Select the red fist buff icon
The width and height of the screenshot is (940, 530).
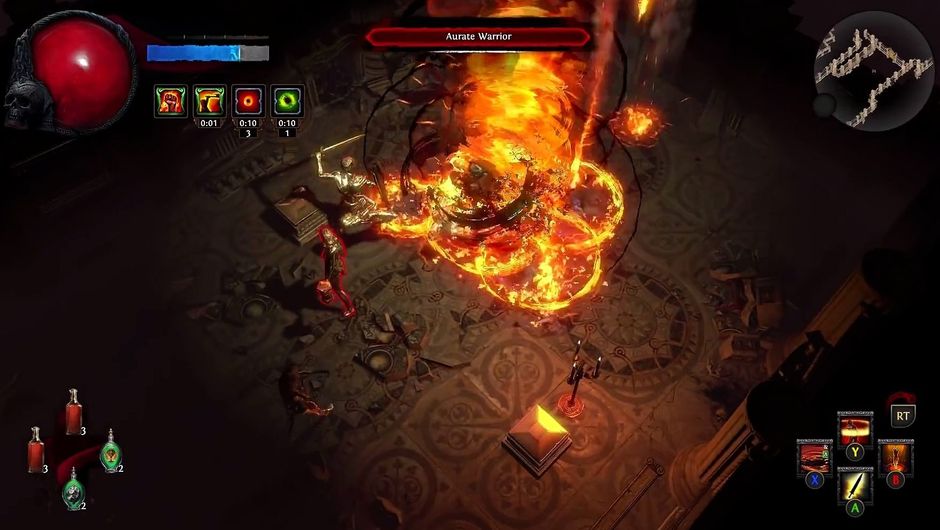click(170, 101)
